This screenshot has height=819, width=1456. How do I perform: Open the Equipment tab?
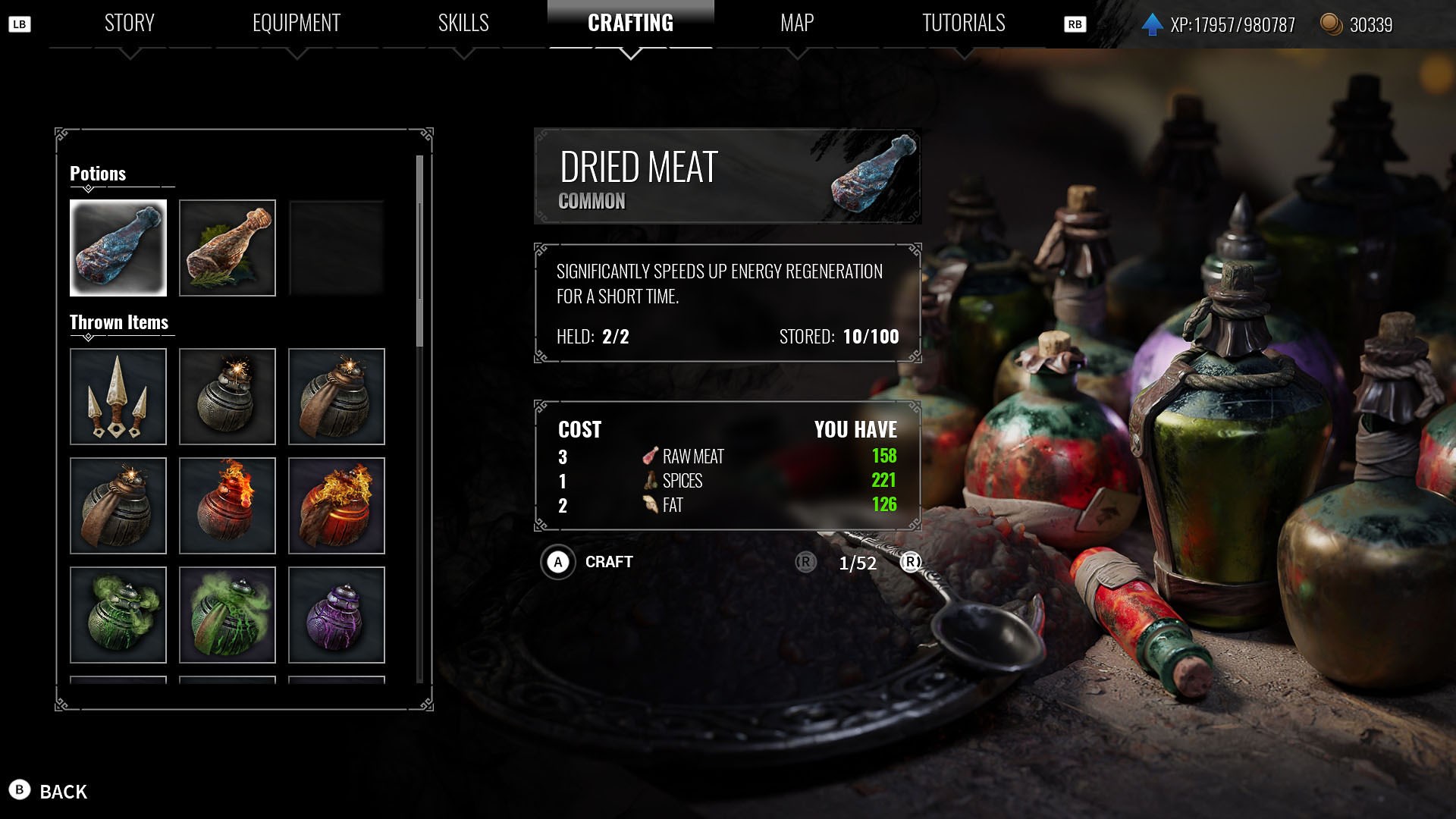click(297, 24)
